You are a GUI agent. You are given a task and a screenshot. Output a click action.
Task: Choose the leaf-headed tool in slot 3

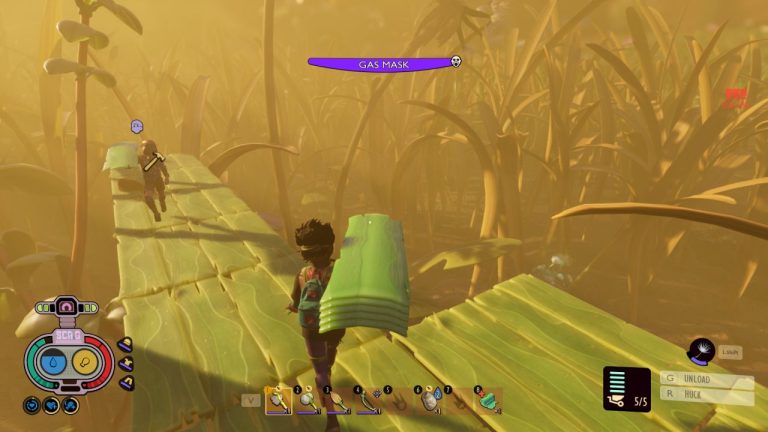click(335, 400)
